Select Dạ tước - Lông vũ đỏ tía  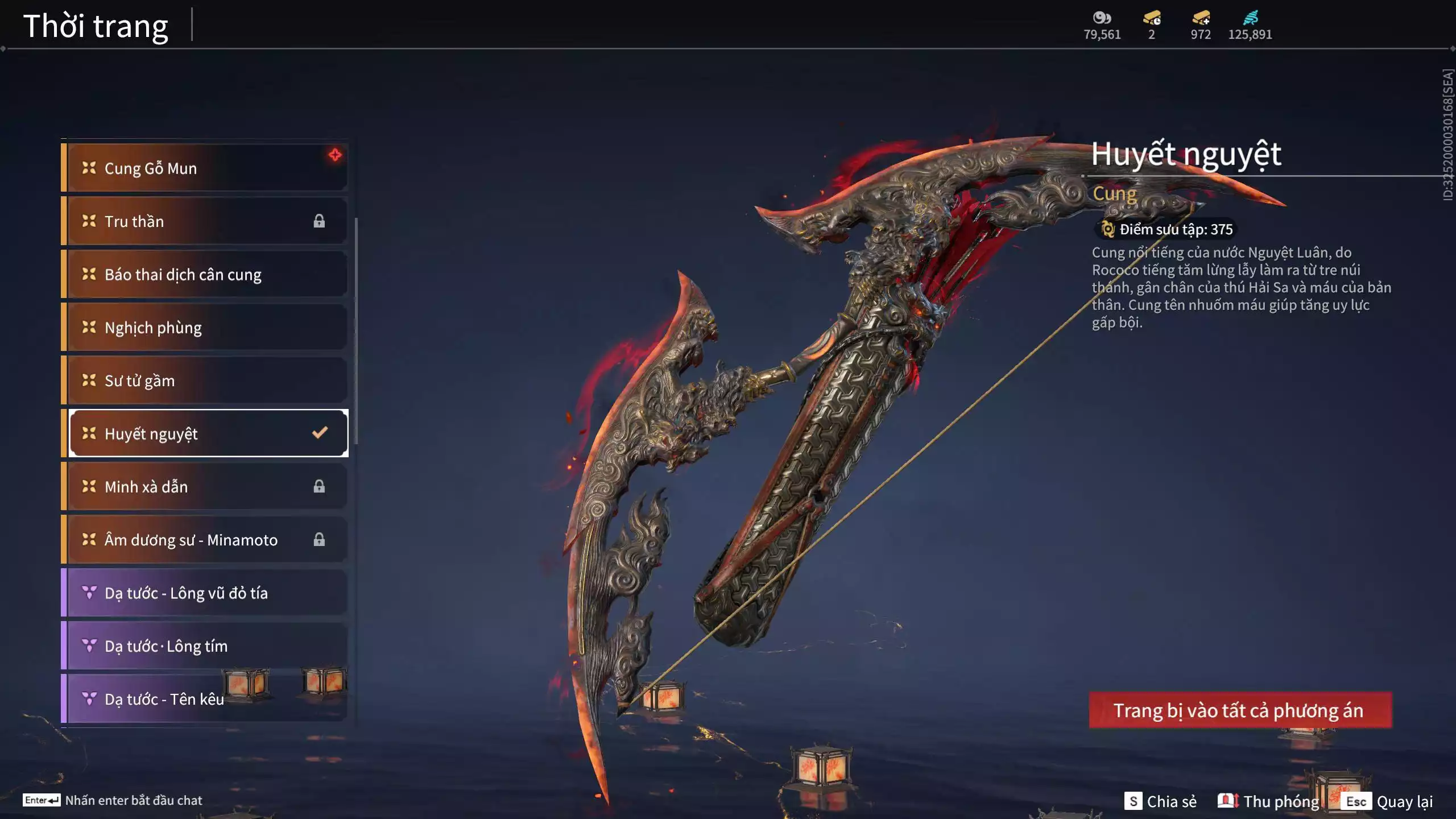tap(205, 593)
